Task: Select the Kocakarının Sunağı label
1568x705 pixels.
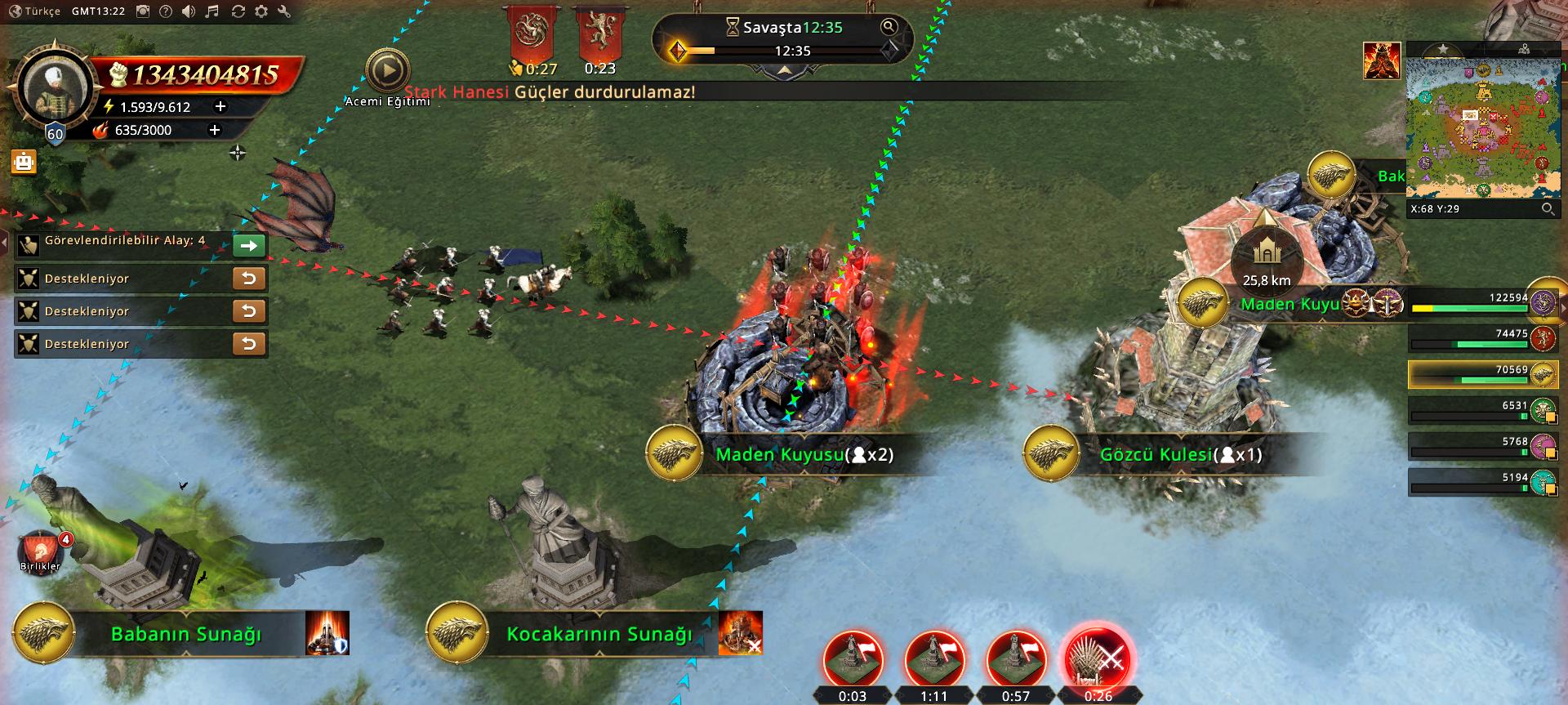Action: click(x=599, y=634)
